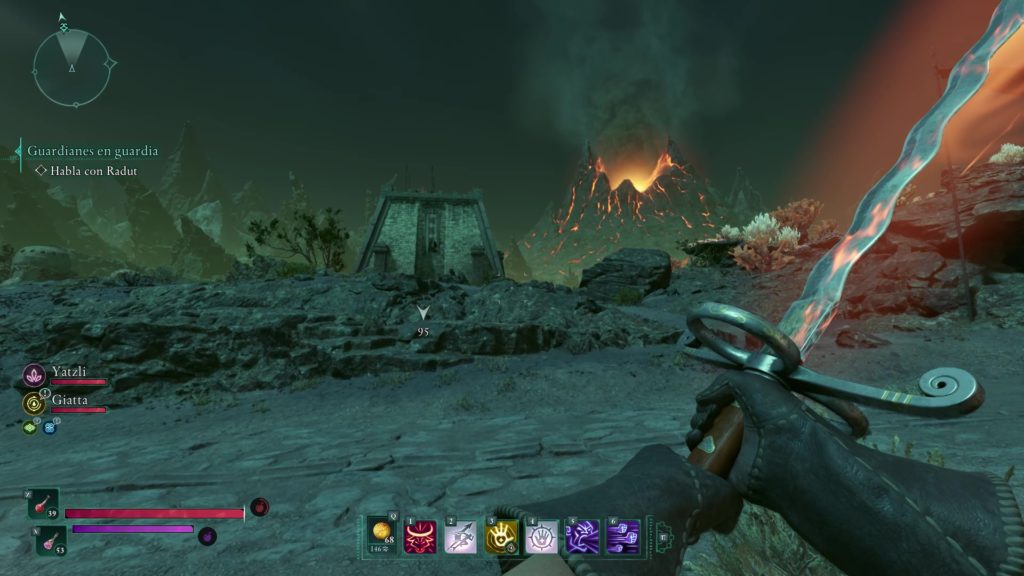Activate the red horned bull ability
This screenshot has width=1024, height=576.
420,536
